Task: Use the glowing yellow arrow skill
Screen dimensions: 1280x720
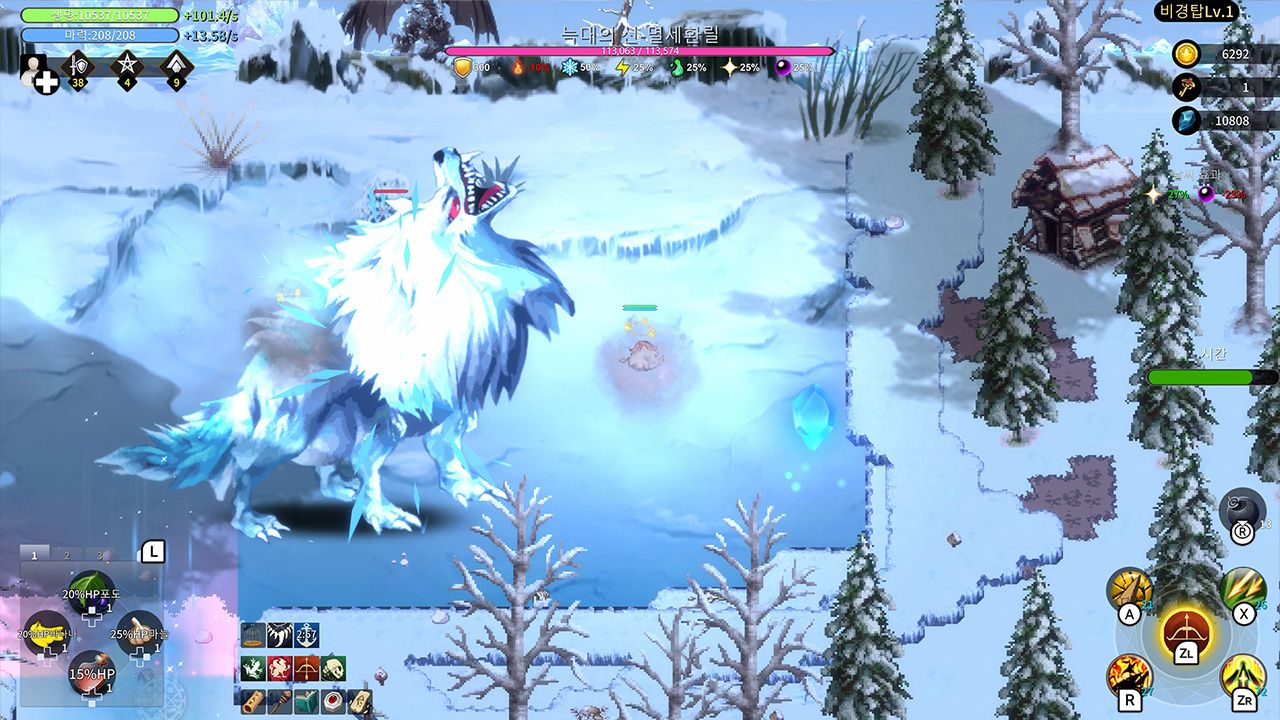Action: pos(1242,676)
